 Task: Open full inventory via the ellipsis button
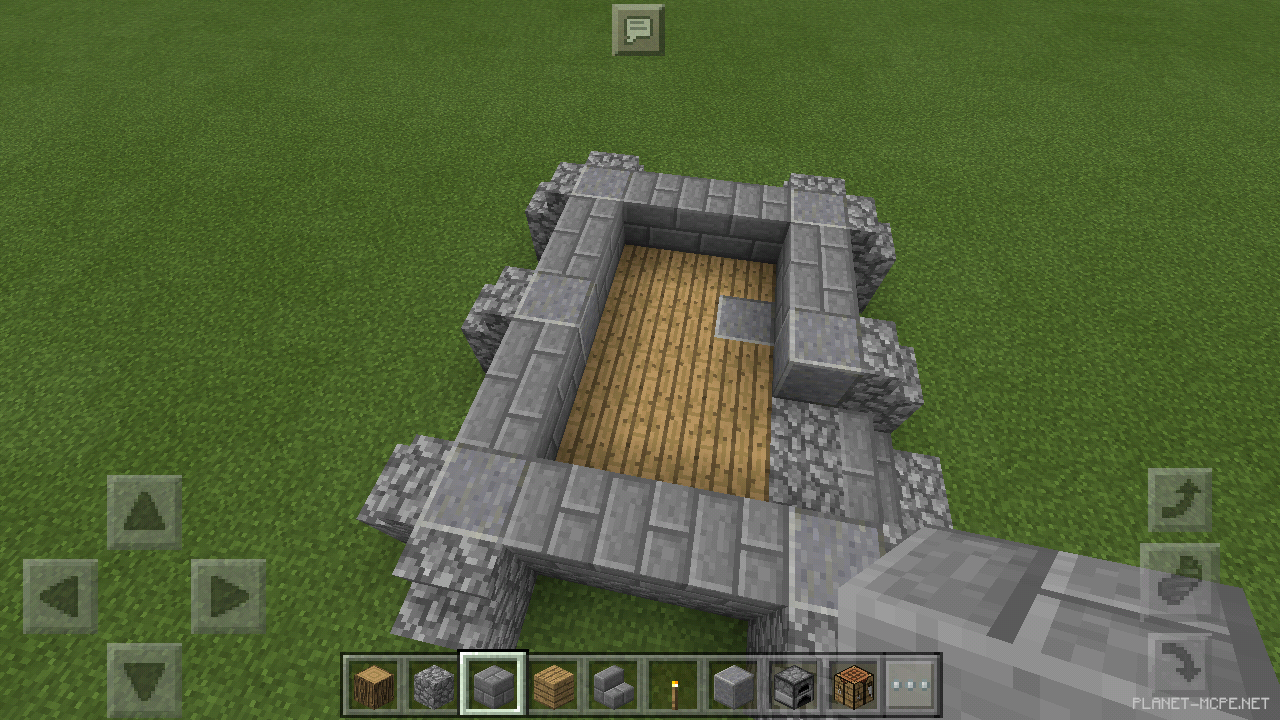click(913, 685)
